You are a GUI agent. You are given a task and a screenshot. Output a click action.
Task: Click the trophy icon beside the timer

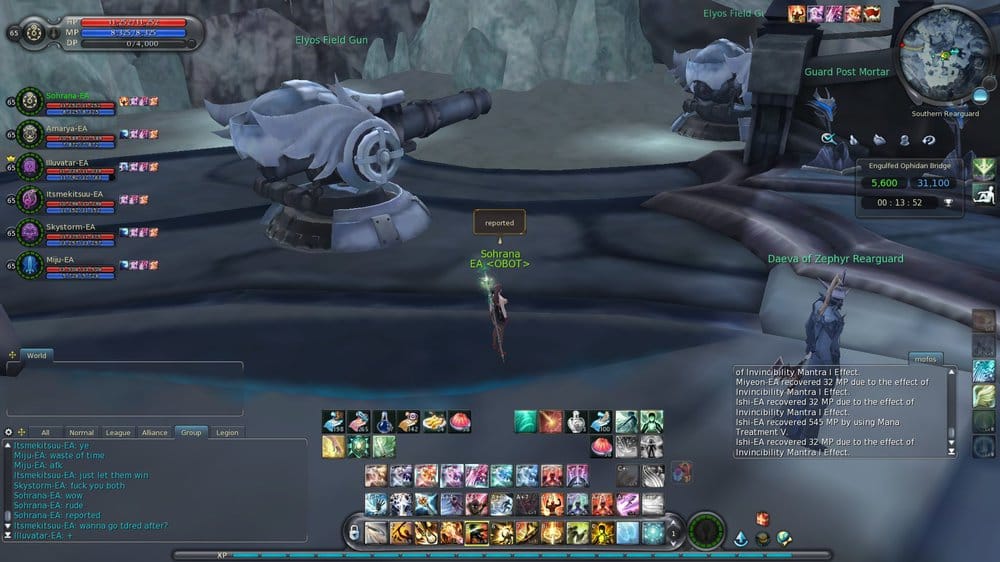947,202
